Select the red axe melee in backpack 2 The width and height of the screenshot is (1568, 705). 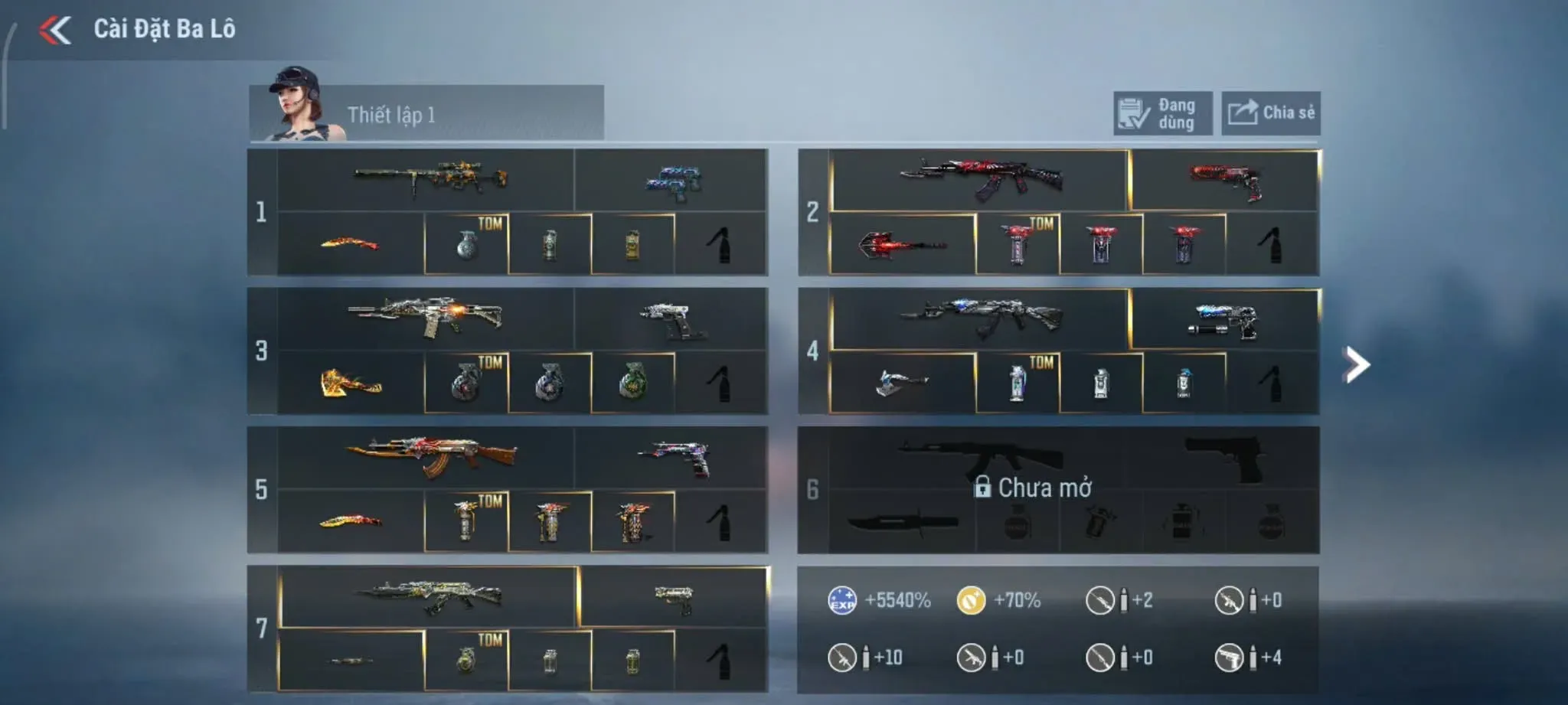point(902,246)
